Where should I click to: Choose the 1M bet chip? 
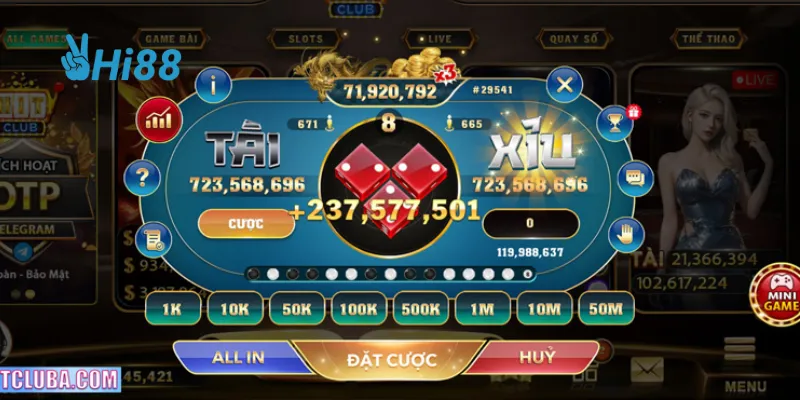(482, 309)
